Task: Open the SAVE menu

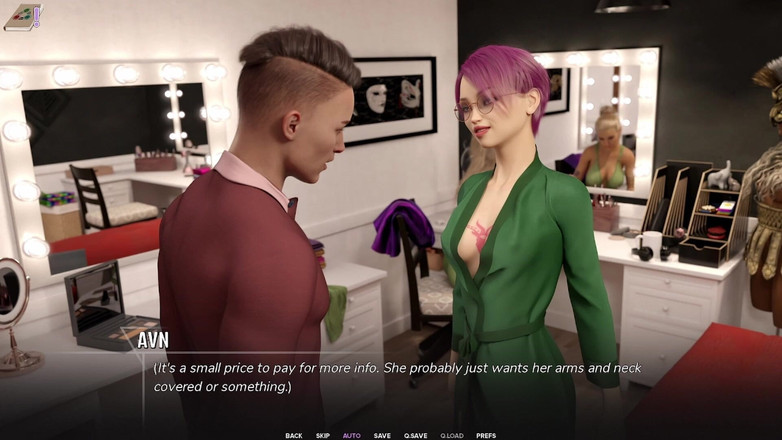Action: [x=382, y=435]
